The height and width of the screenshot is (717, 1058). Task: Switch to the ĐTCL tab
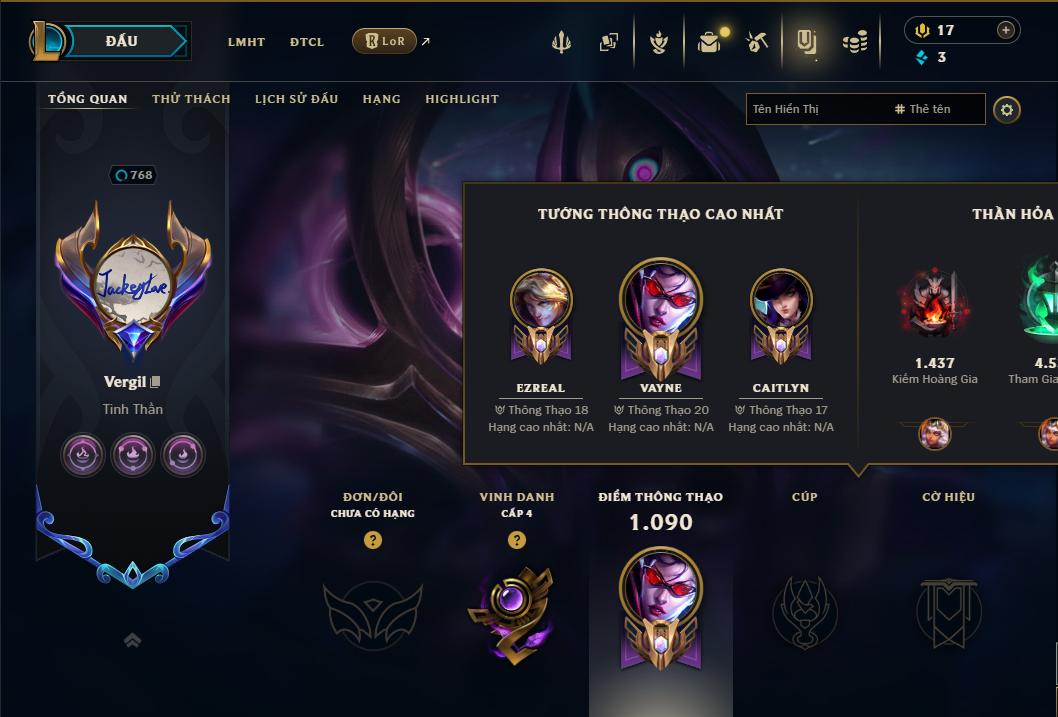point(307,42)
